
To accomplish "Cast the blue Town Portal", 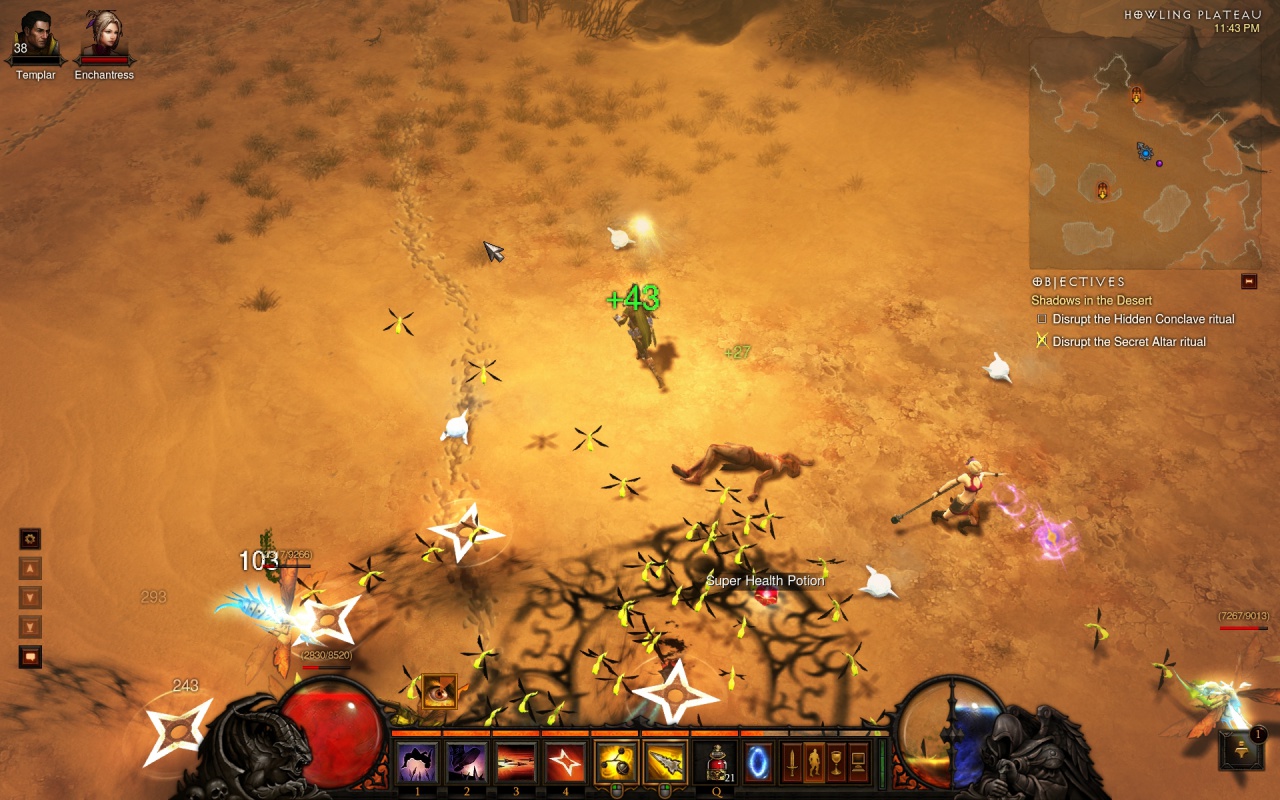I will click(757, 763).
